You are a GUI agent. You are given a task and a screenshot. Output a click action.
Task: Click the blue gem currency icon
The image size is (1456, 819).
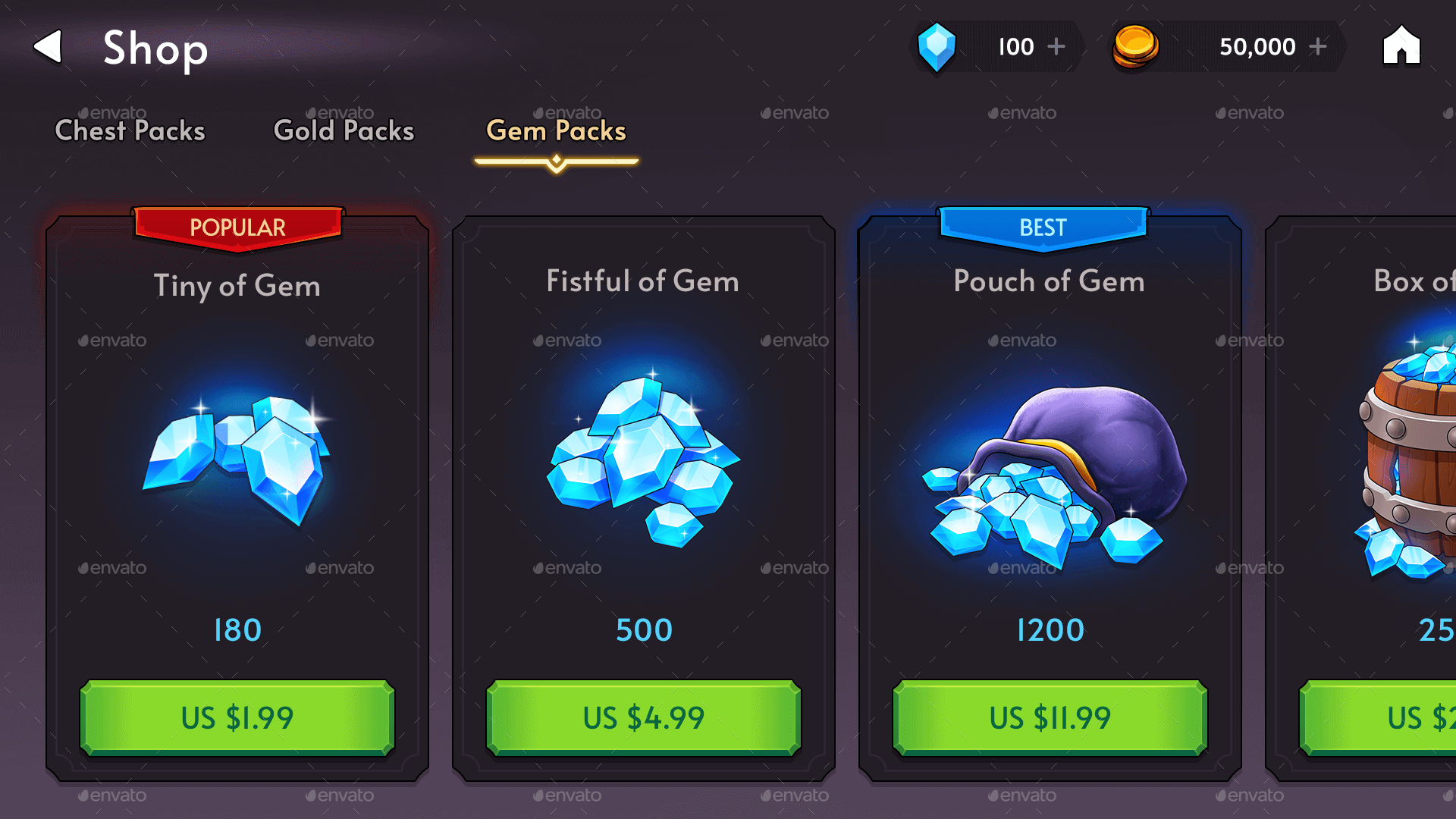[938, 47]
